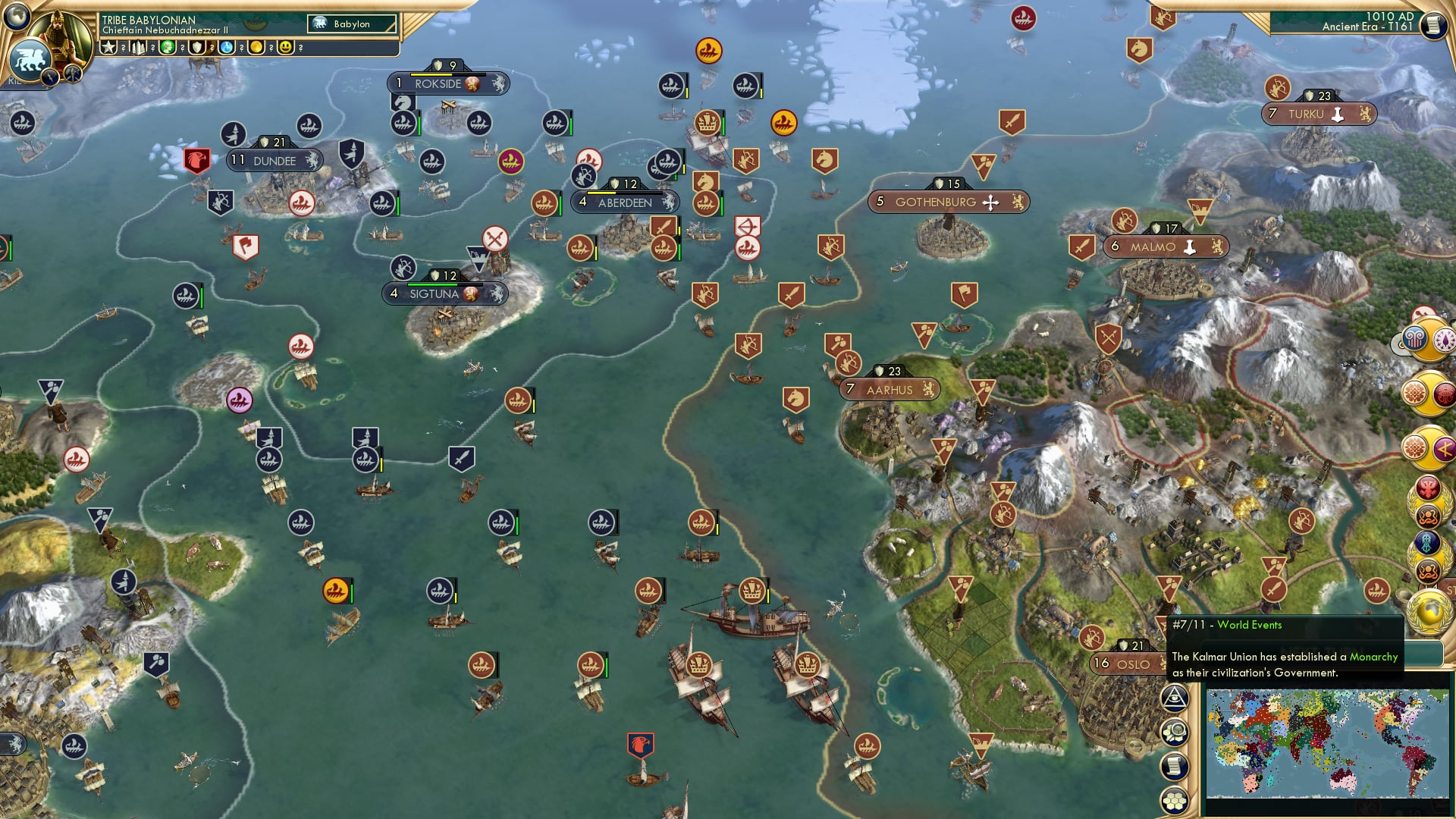Toggle strategic view with the hex-grid icon
1456x819 pixels.
click(1175, 799)
